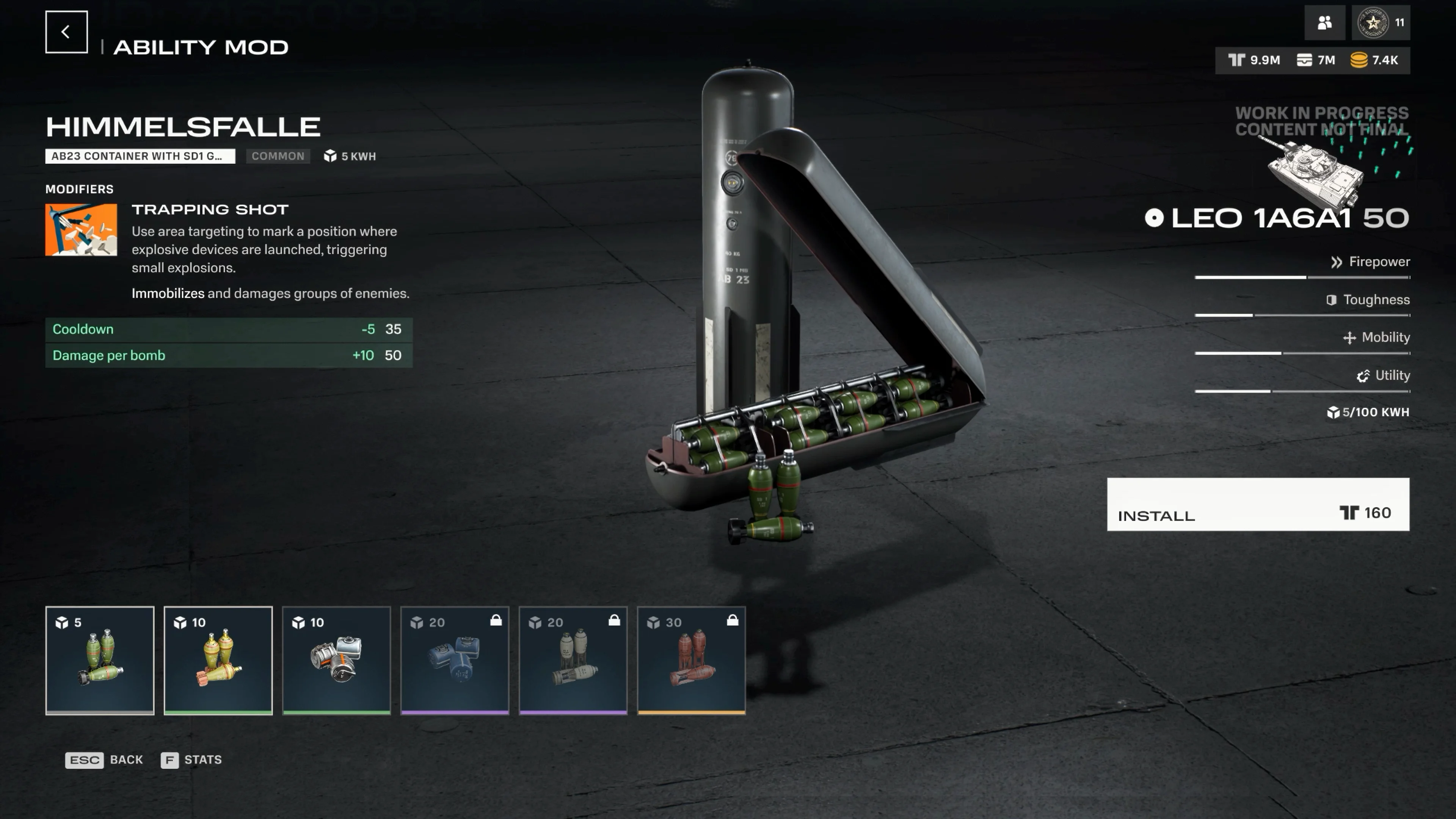Select the Trapping Shot modifier artwork

81,229
